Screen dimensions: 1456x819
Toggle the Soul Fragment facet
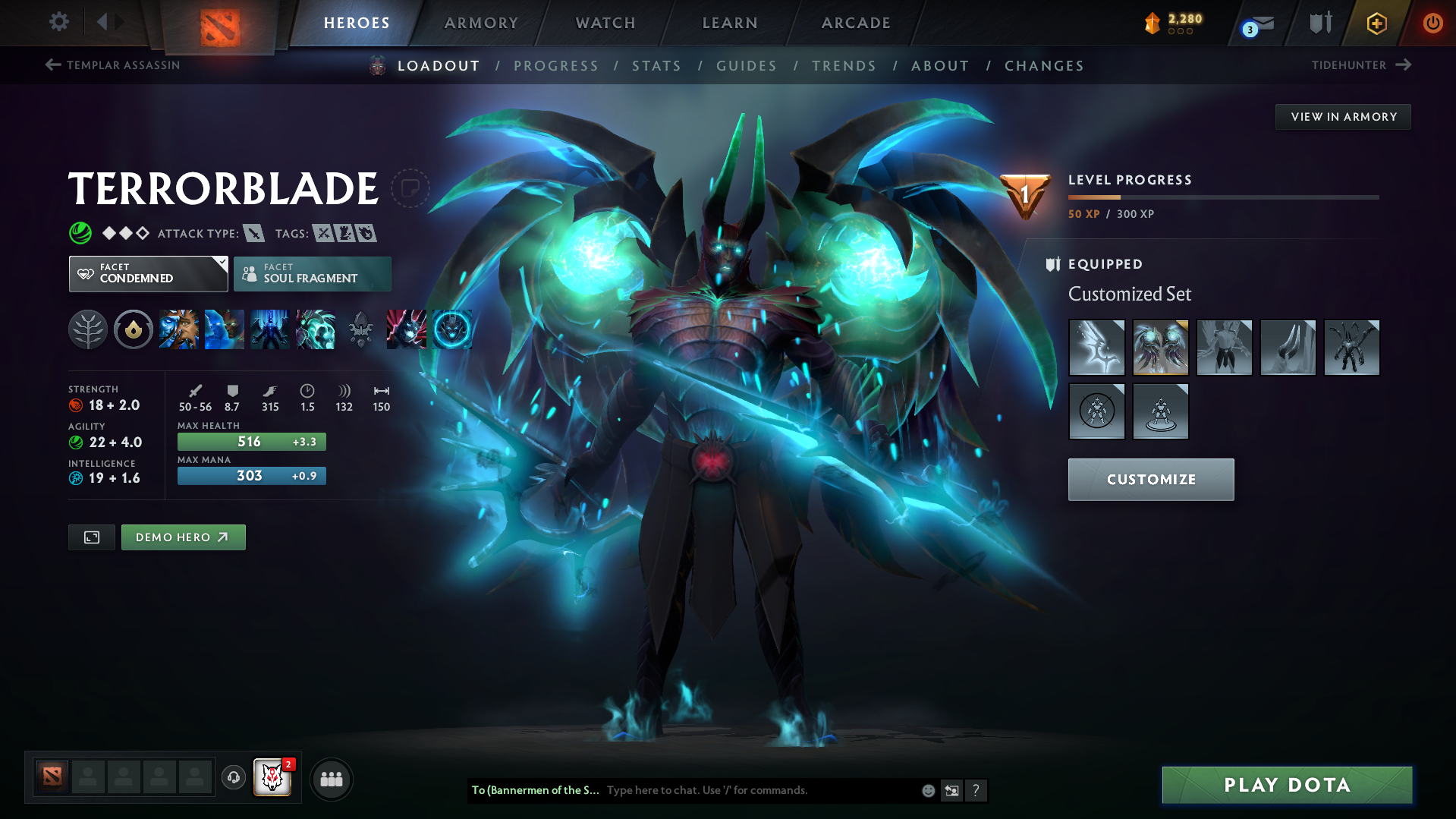click(312, 273)
